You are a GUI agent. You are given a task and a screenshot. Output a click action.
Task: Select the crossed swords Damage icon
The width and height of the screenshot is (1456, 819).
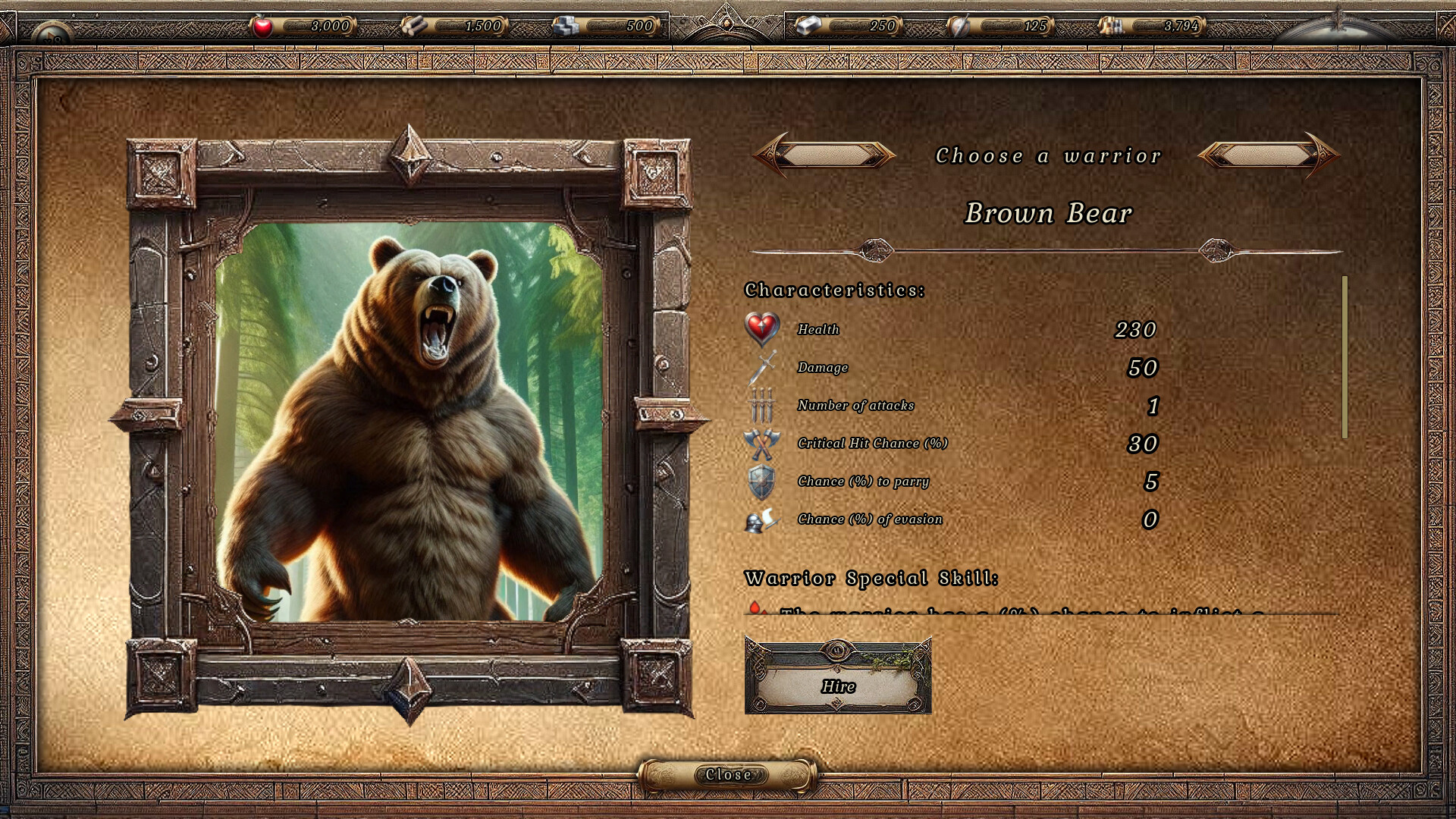click(x=761, y=366)
